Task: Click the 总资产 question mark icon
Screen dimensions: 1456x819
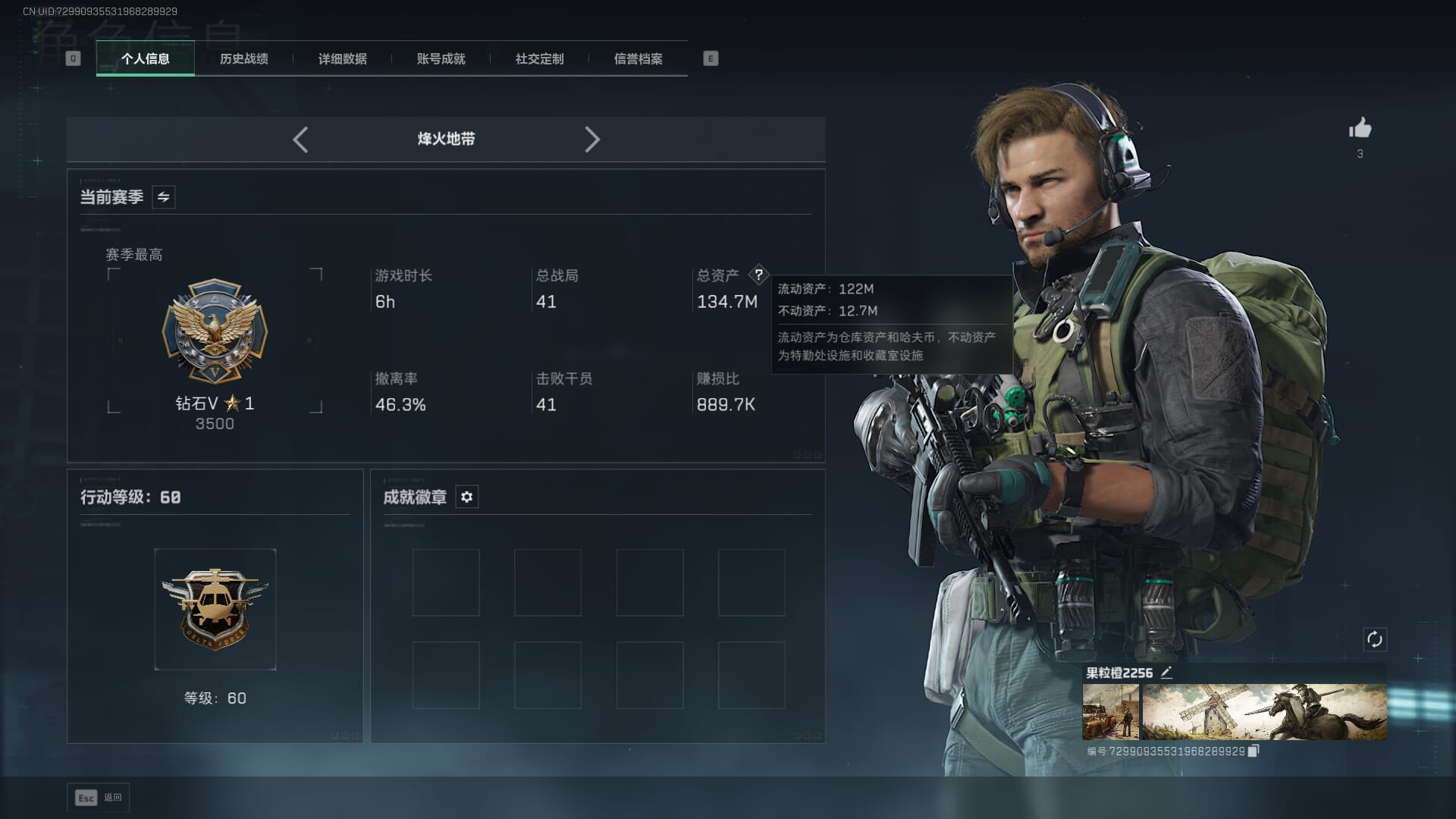Action: click(x=758, y=275)
